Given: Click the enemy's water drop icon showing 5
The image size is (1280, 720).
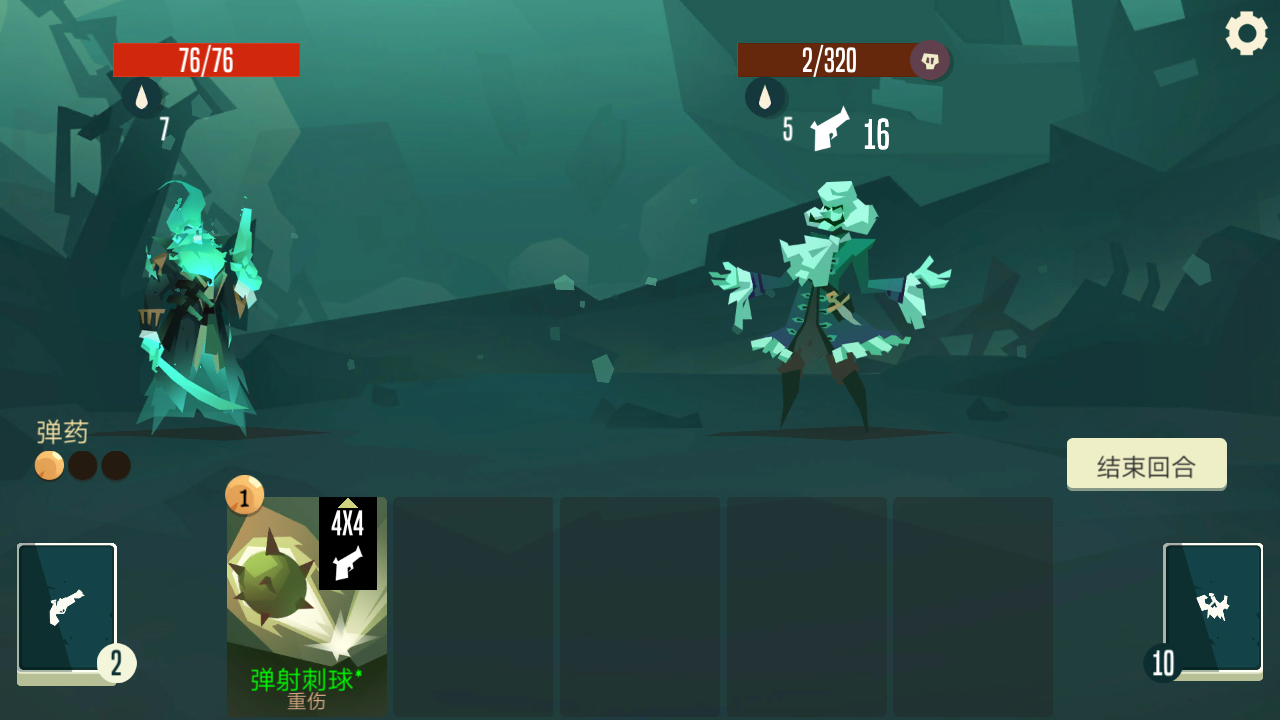Looking at the screenshot, I should [766, 97].
